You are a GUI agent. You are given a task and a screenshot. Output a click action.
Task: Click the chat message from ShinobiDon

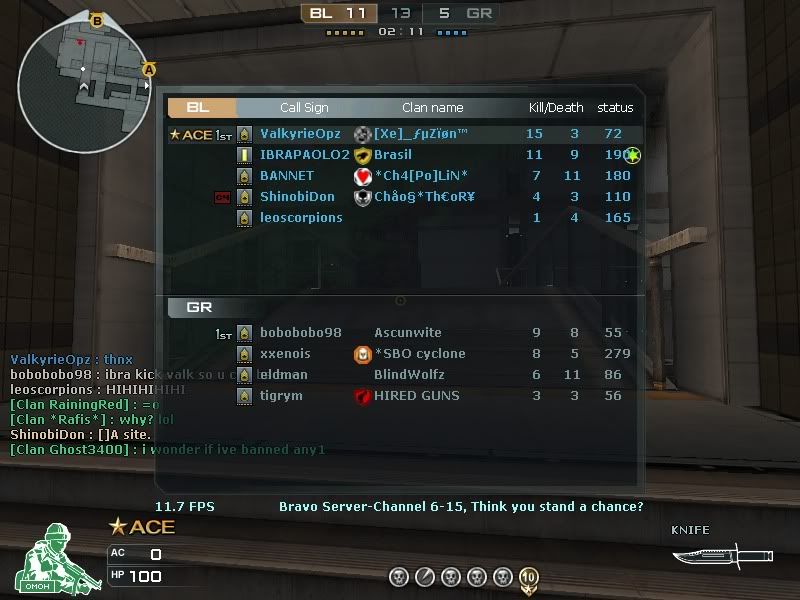click(x=80, y=435)
